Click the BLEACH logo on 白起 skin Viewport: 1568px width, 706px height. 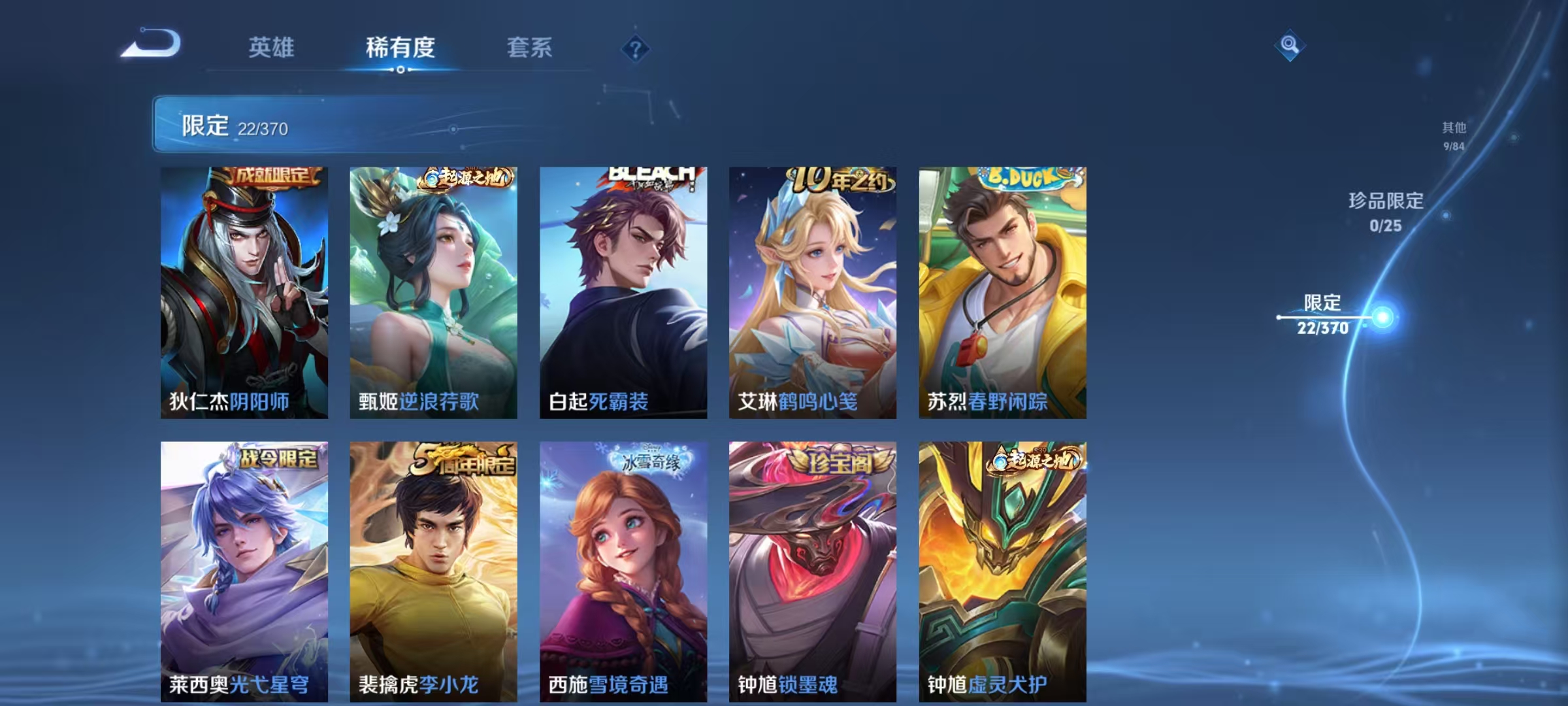tap(653, 174)
